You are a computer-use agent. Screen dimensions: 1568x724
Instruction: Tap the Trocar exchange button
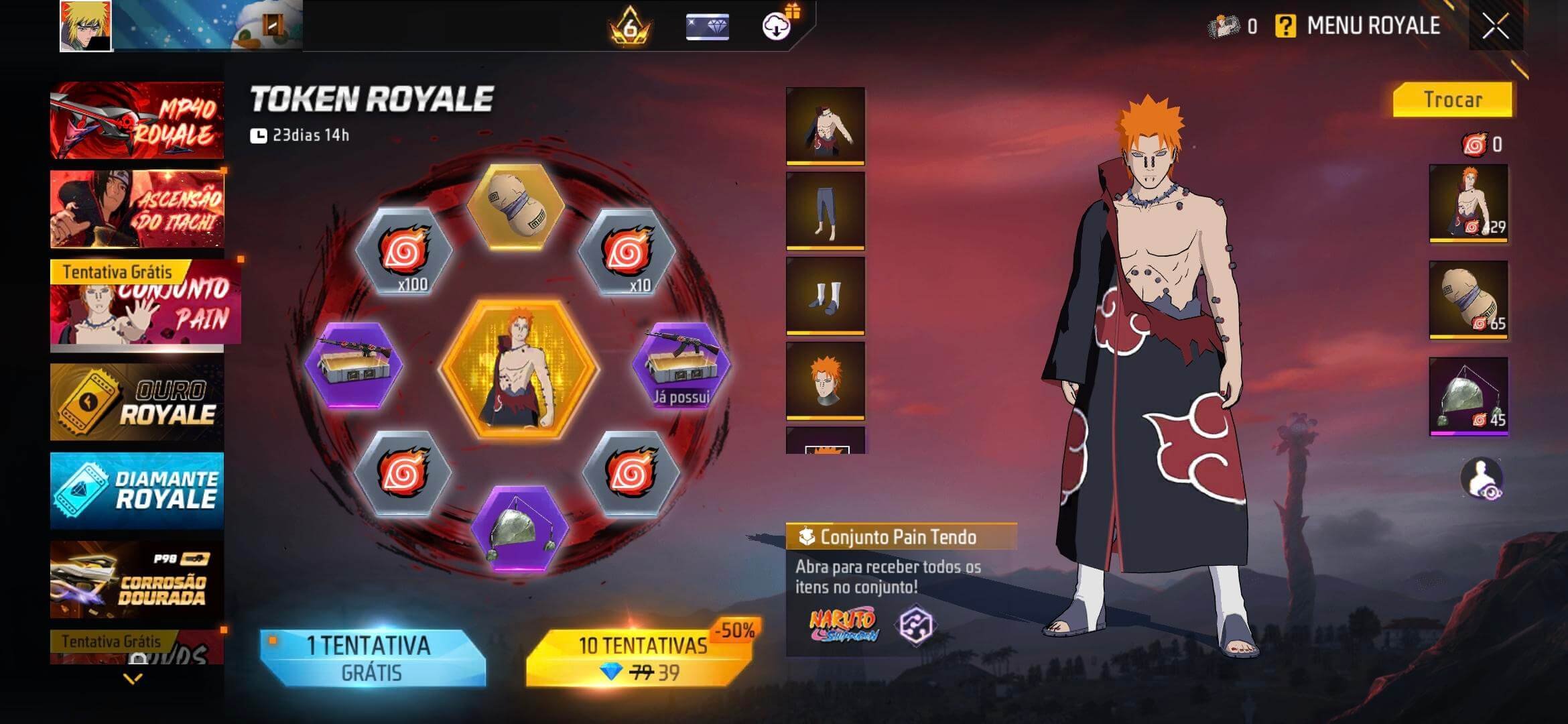(1452, 100)
